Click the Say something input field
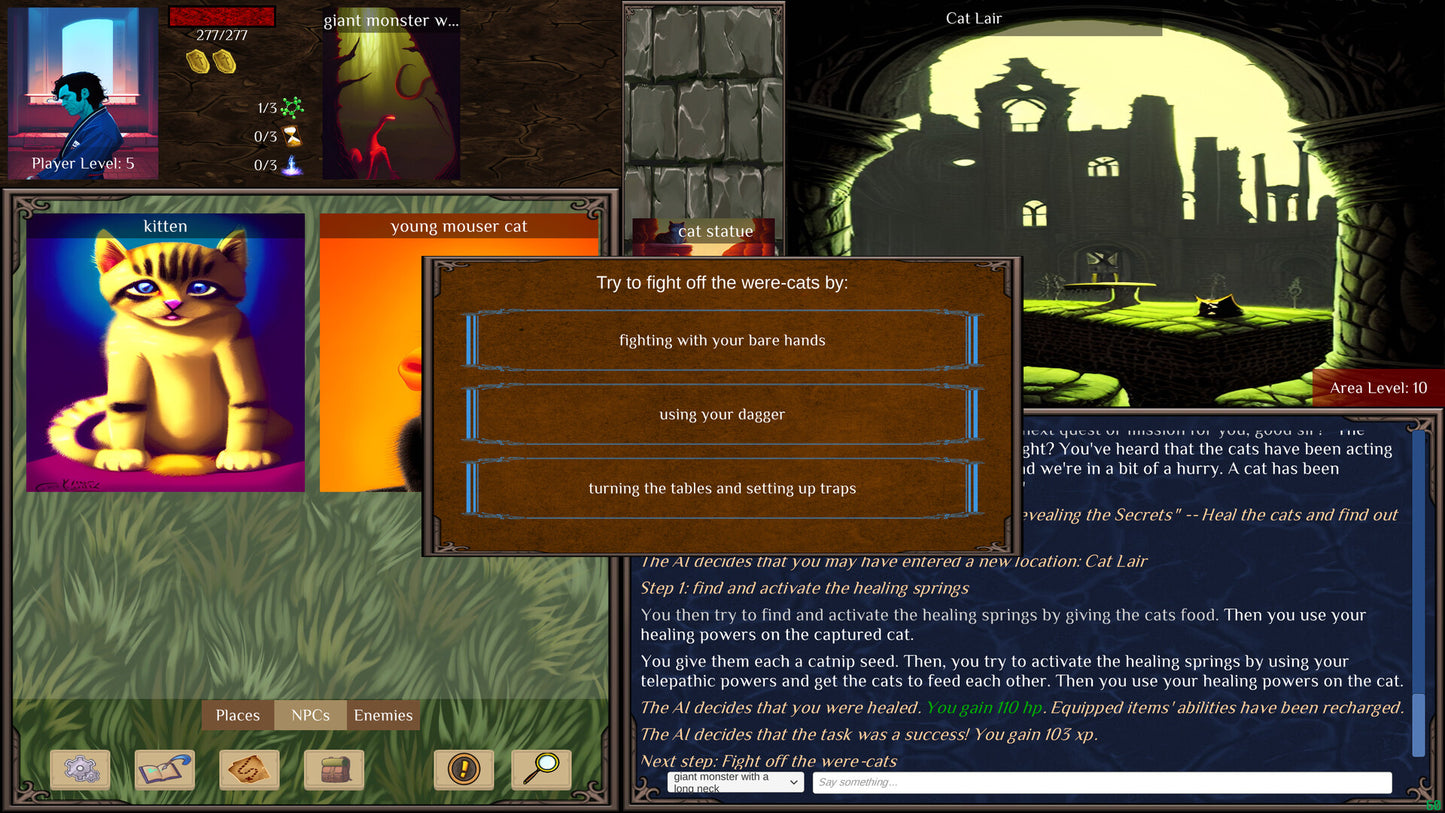 pyautogui.click(x=1100, y=782)
